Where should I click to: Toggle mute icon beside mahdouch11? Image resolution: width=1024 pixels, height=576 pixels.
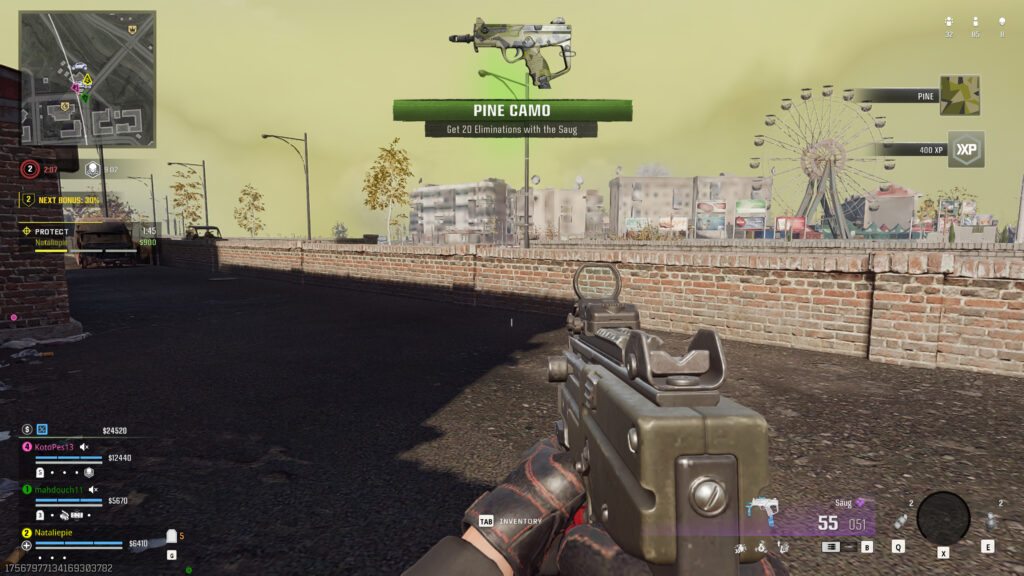(93, 489)
